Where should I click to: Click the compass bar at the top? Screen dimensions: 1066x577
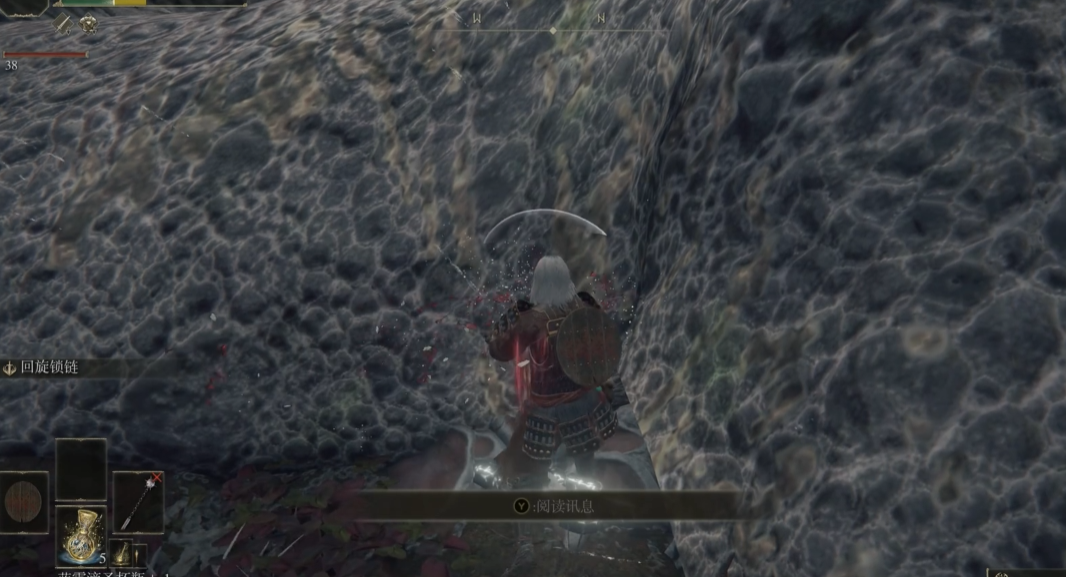[x=553, y=29]
